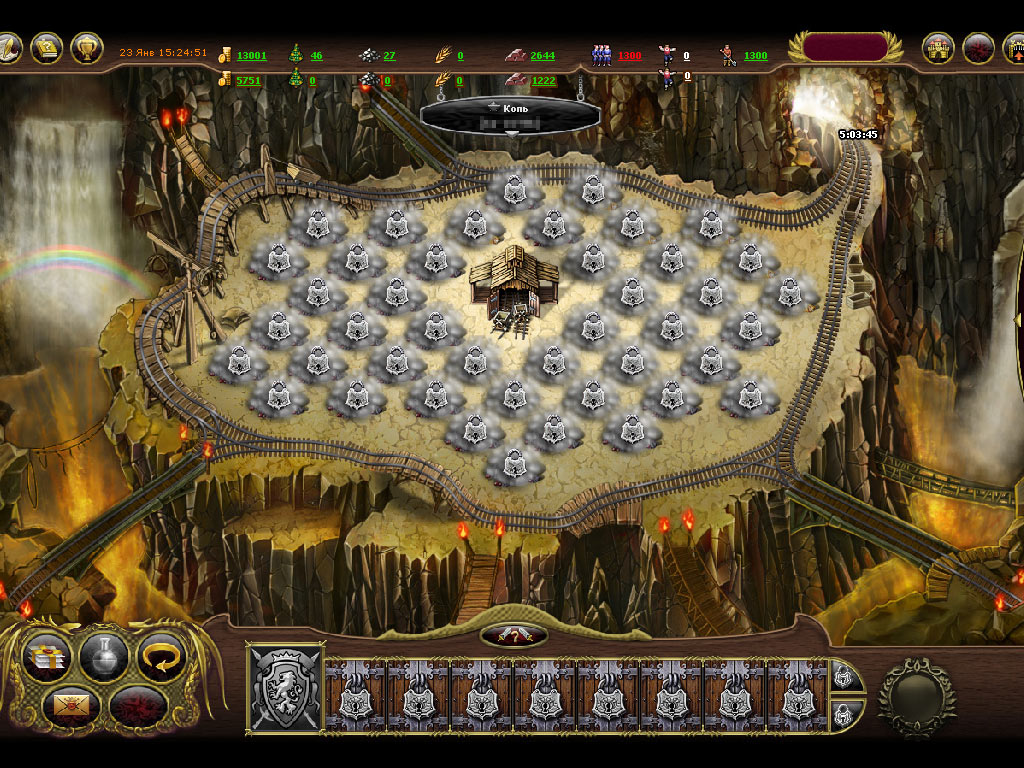Click the feather quill icon at top-left corner
Viewport: 1024px width, 768px height.
coord(8,46)
